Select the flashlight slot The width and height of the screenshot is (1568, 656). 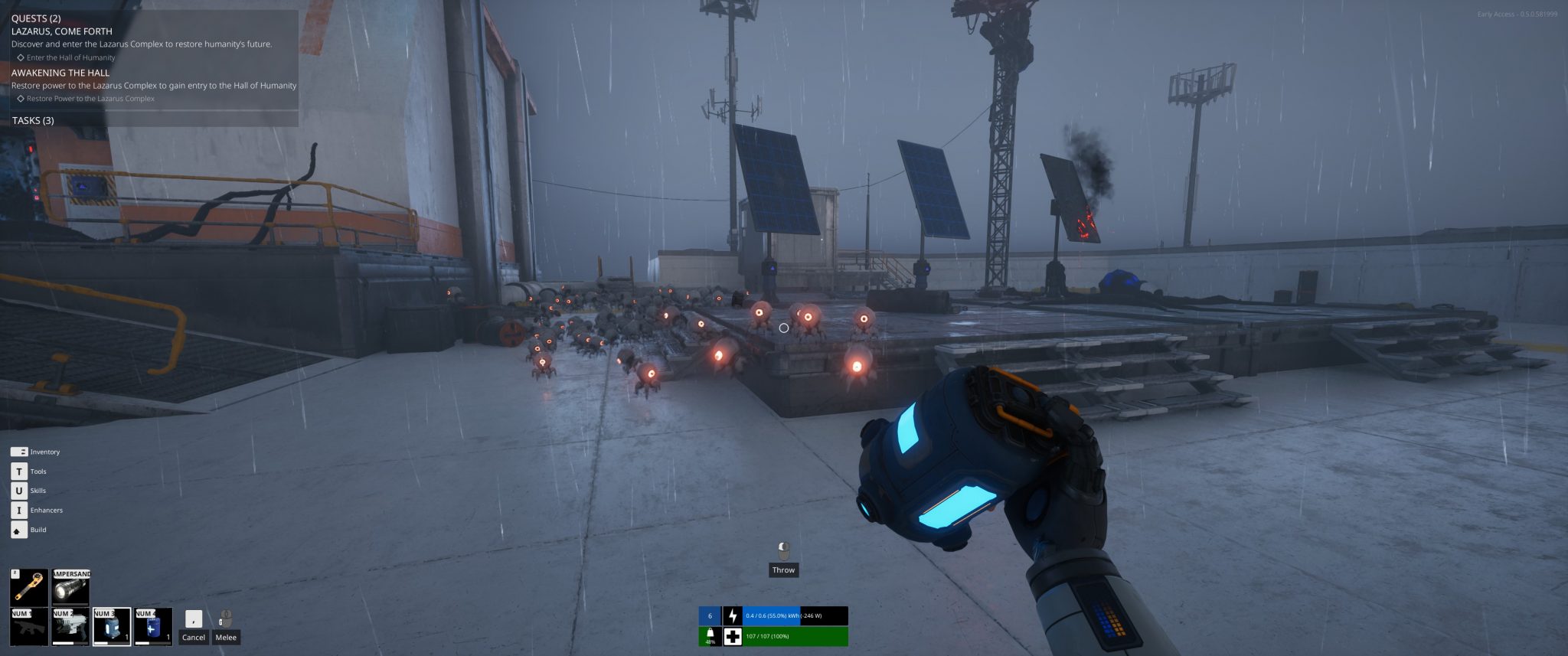70,586
